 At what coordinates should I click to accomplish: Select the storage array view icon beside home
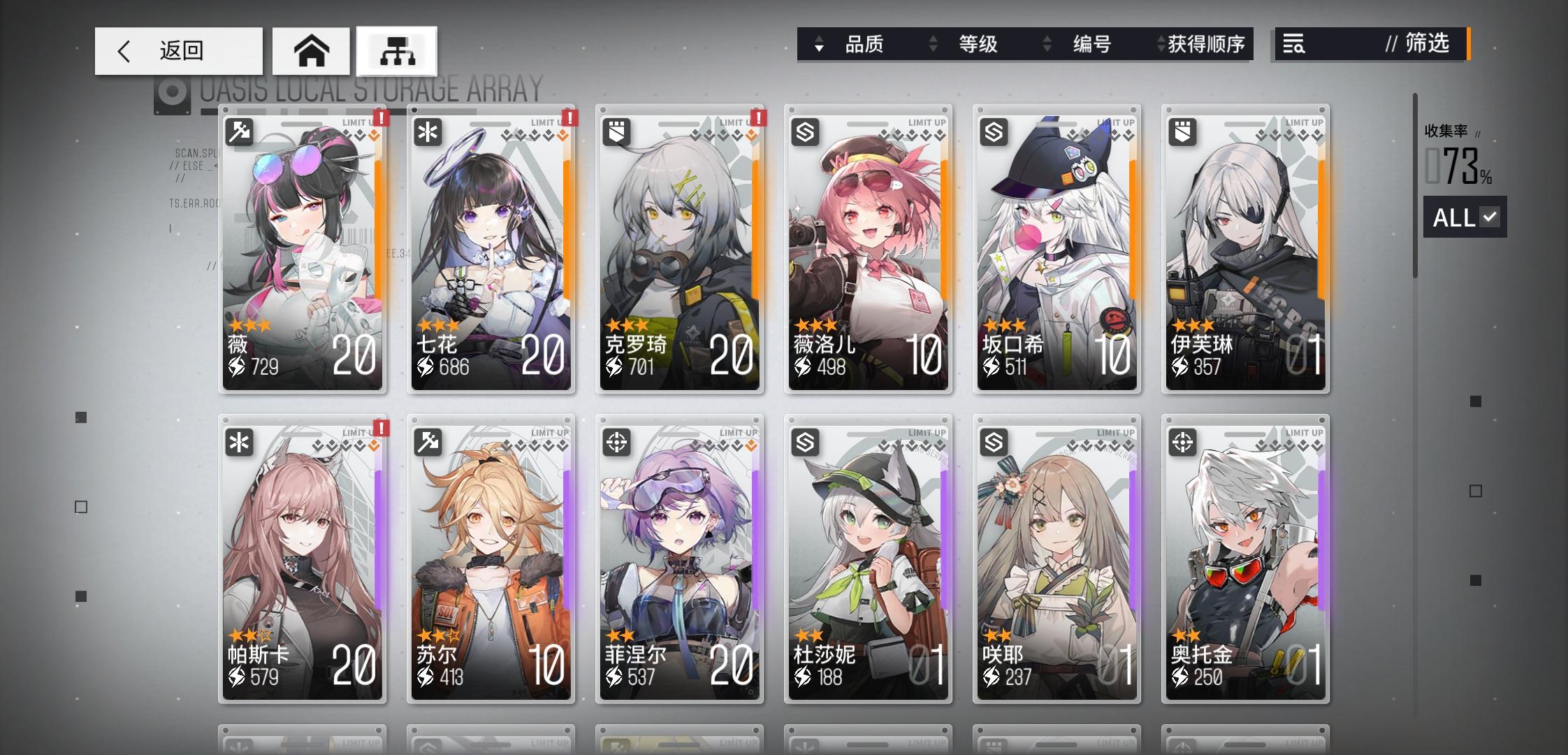point(397,50)
